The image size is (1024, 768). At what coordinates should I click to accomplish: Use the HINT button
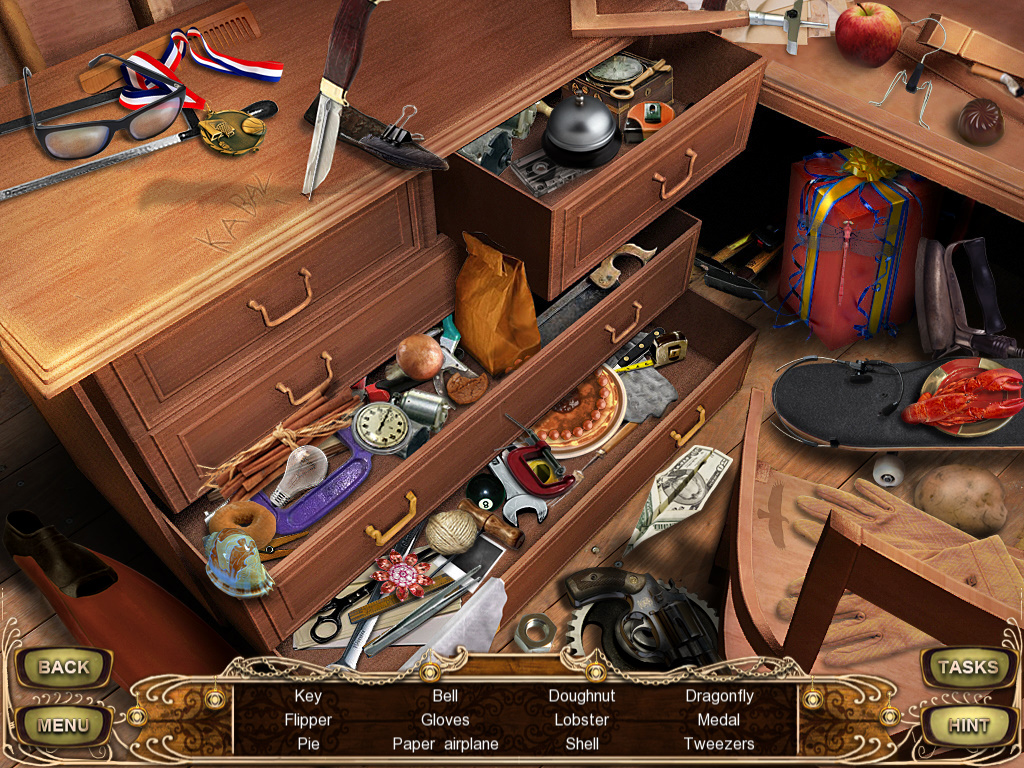[x=967, y=725]
